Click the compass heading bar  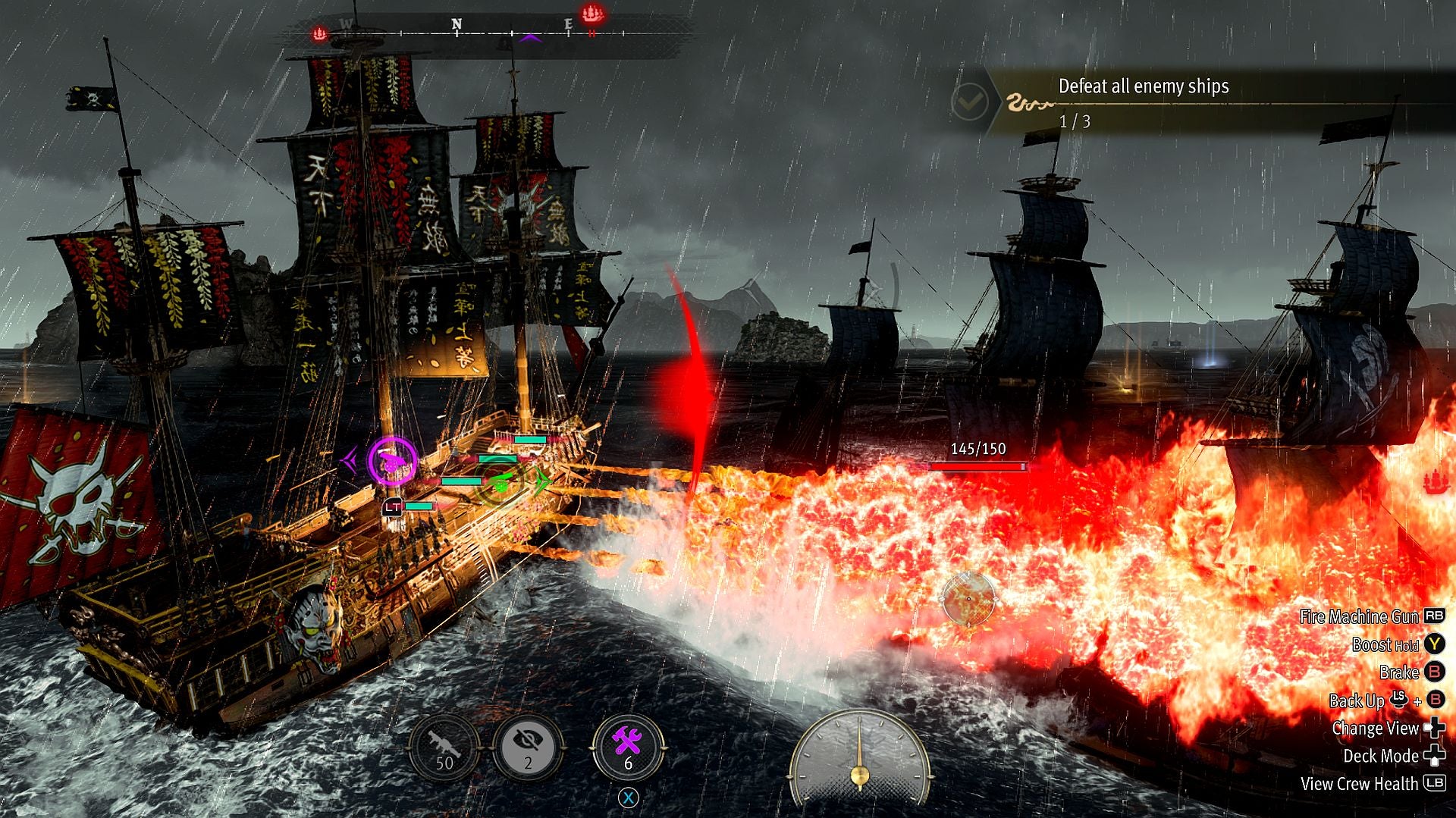(x=485, y=32)
